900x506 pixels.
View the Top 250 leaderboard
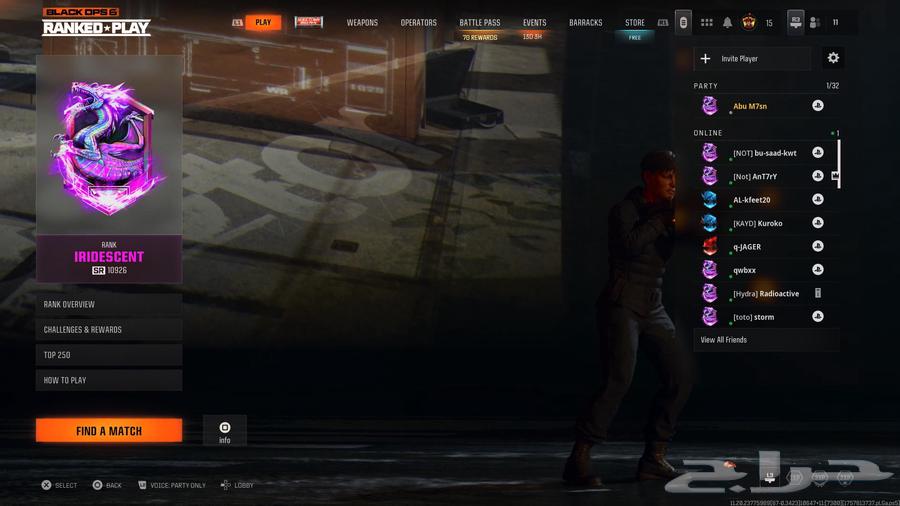tap(109, 355)
